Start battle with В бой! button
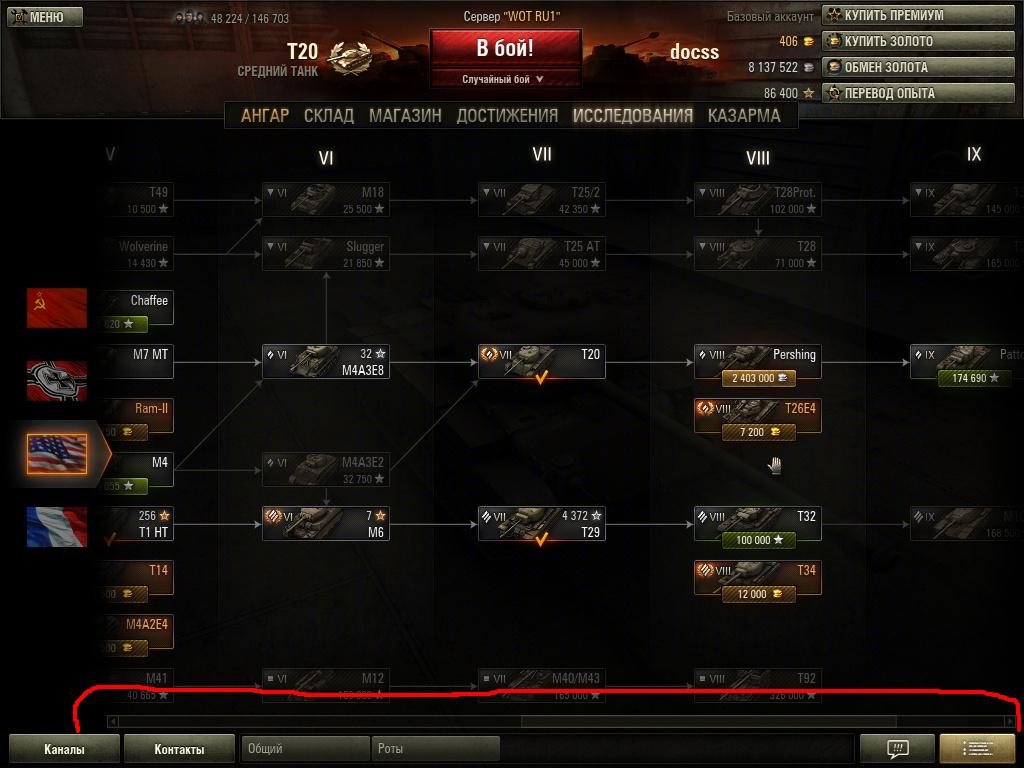1024x768 pixels. point(505,48)
